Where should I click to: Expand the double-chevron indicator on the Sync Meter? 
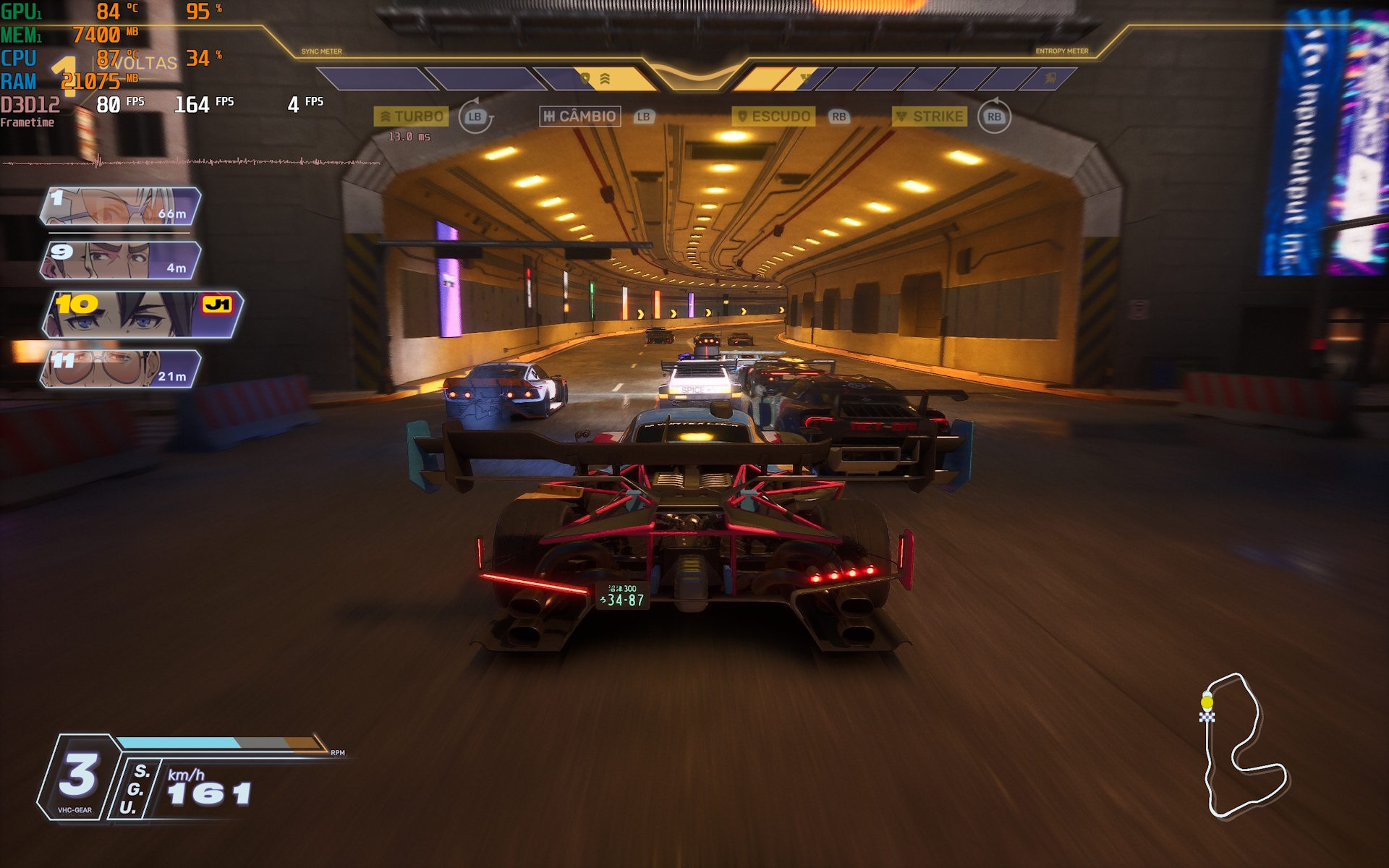(x=604, y=77)
